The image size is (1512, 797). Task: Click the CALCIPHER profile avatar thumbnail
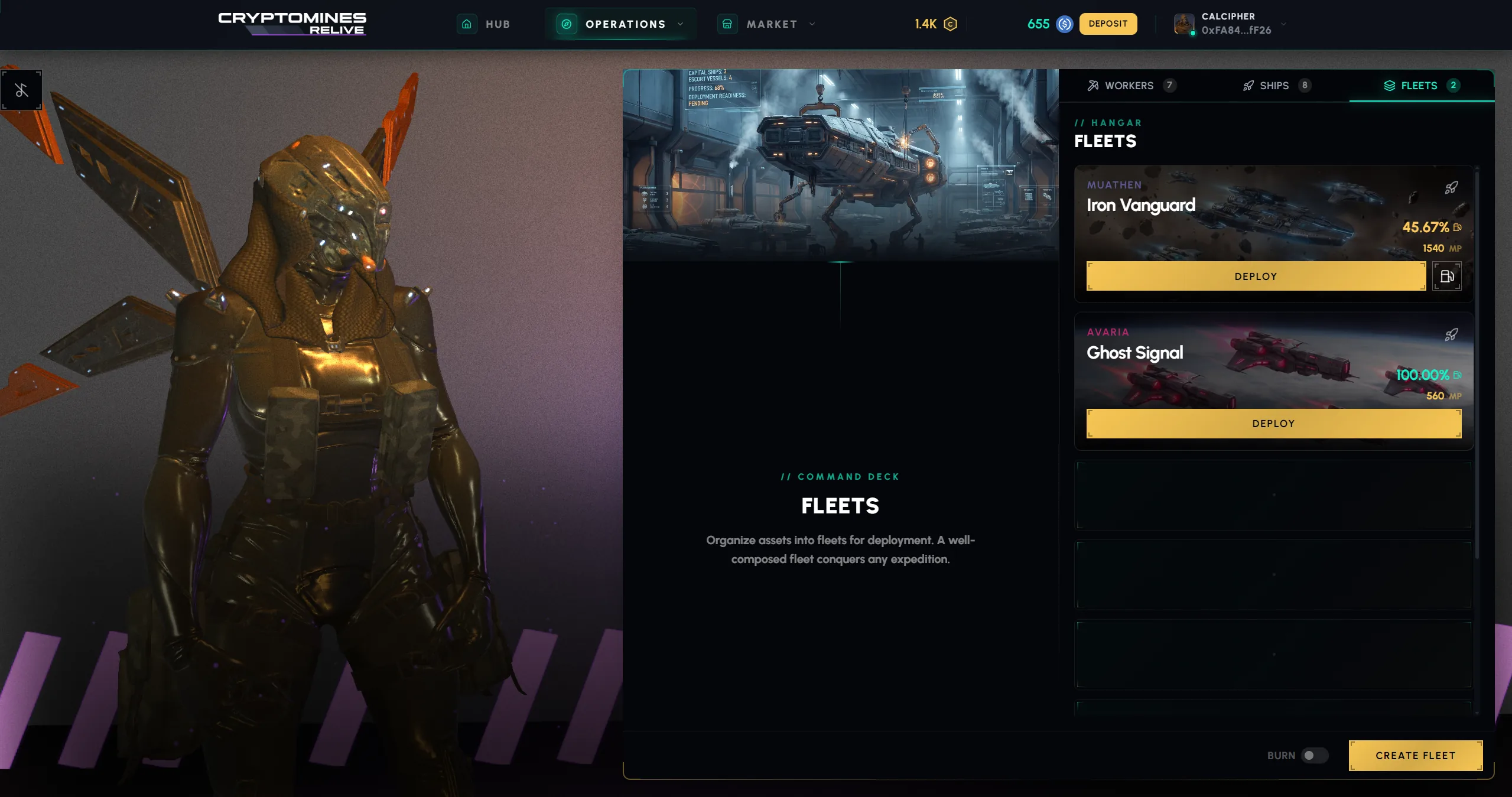[1183, 24]
